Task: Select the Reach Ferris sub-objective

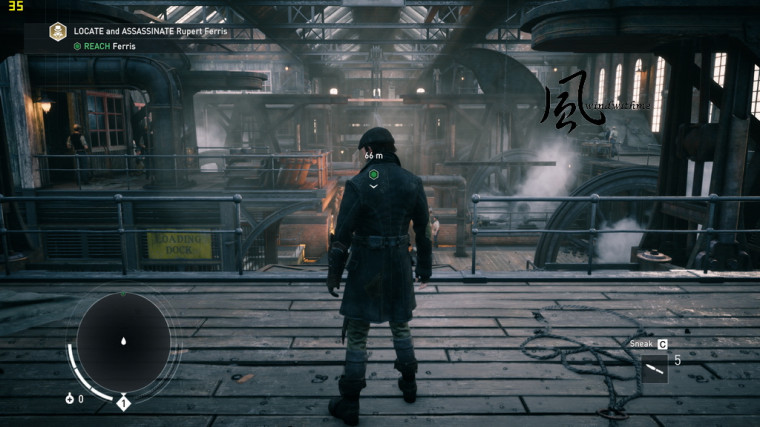Action: pos(103,46)
